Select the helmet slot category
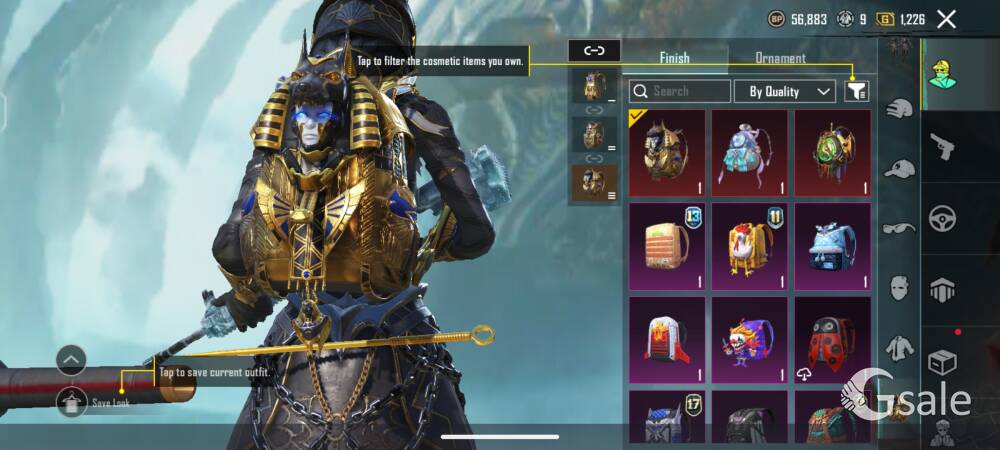The width and height of the screenshot is (1000, 450). coord(942,290)
